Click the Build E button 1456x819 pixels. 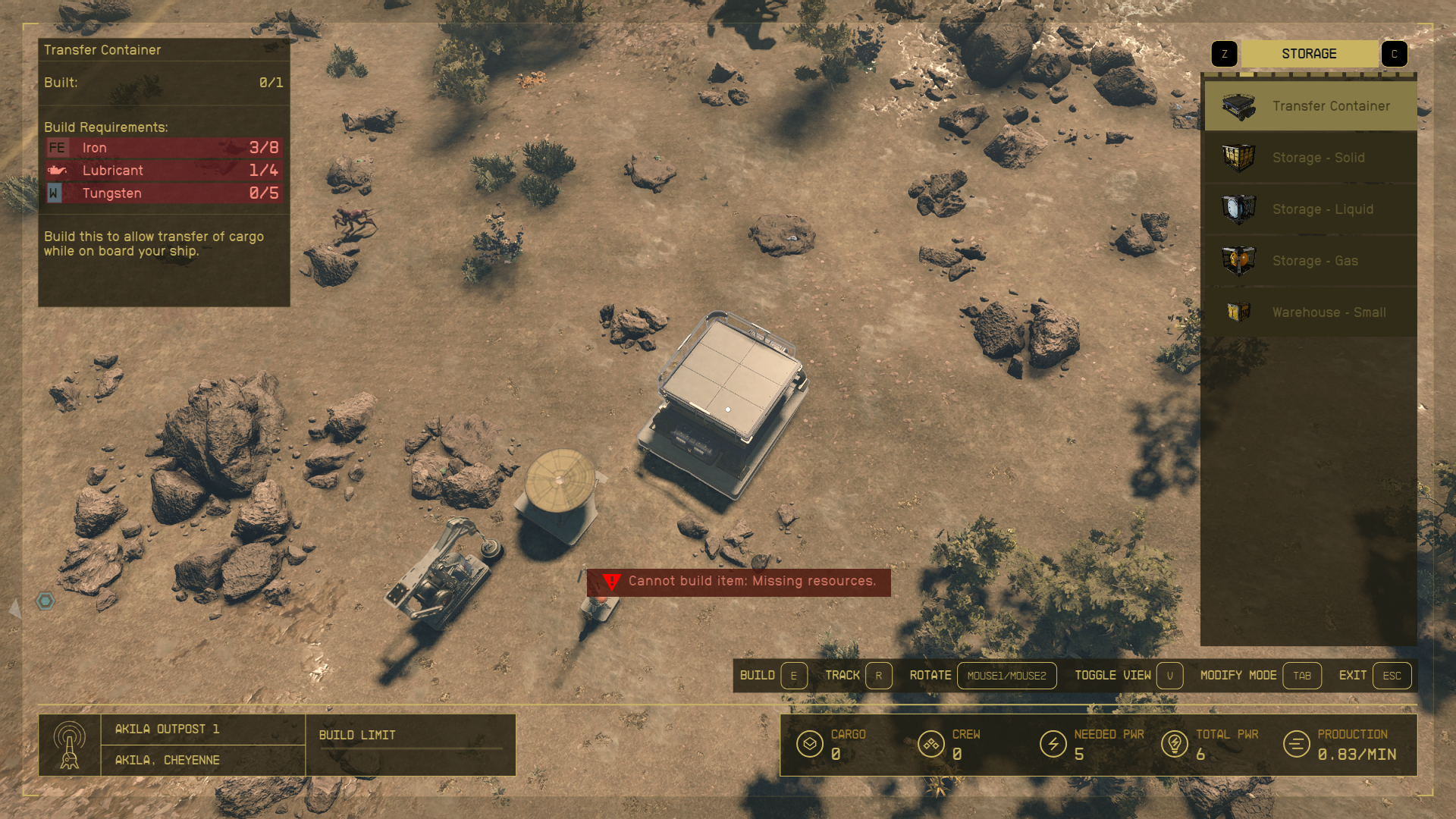793,676
